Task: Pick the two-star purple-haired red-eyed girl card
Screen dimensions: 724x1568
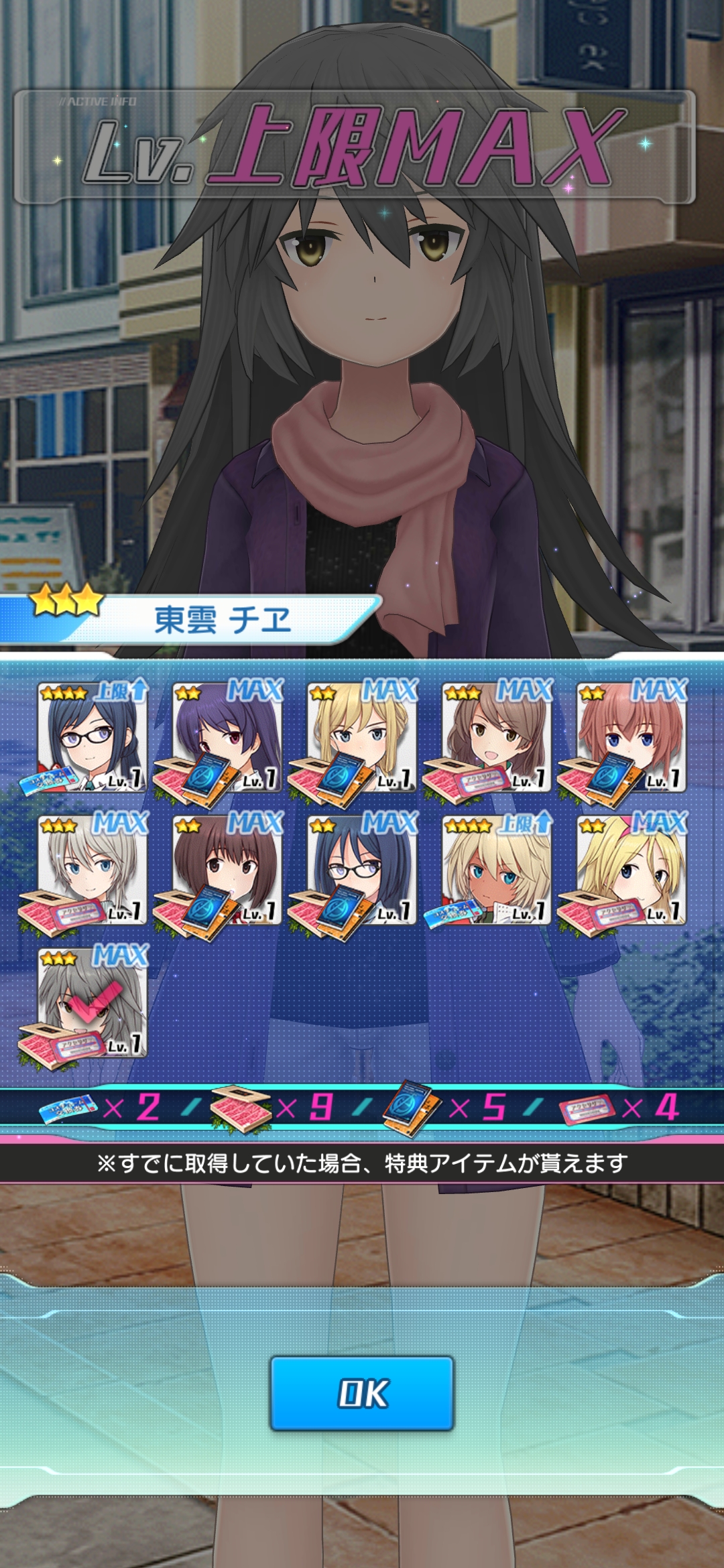Action: pos(227,737)
